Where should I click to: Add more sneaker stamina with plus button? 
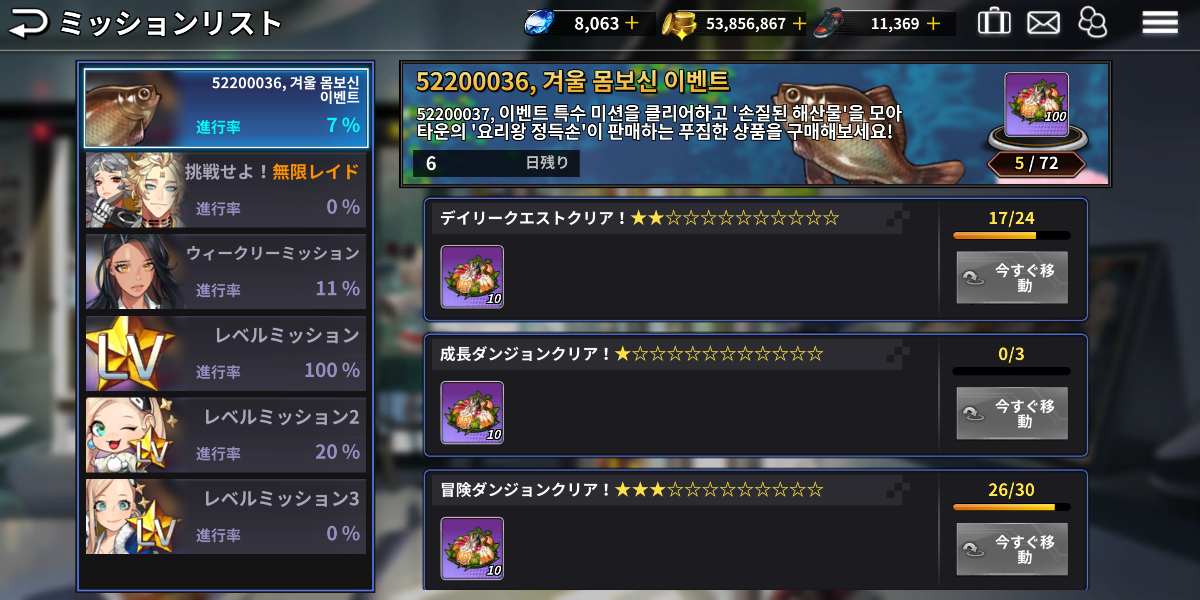point(933,23)
